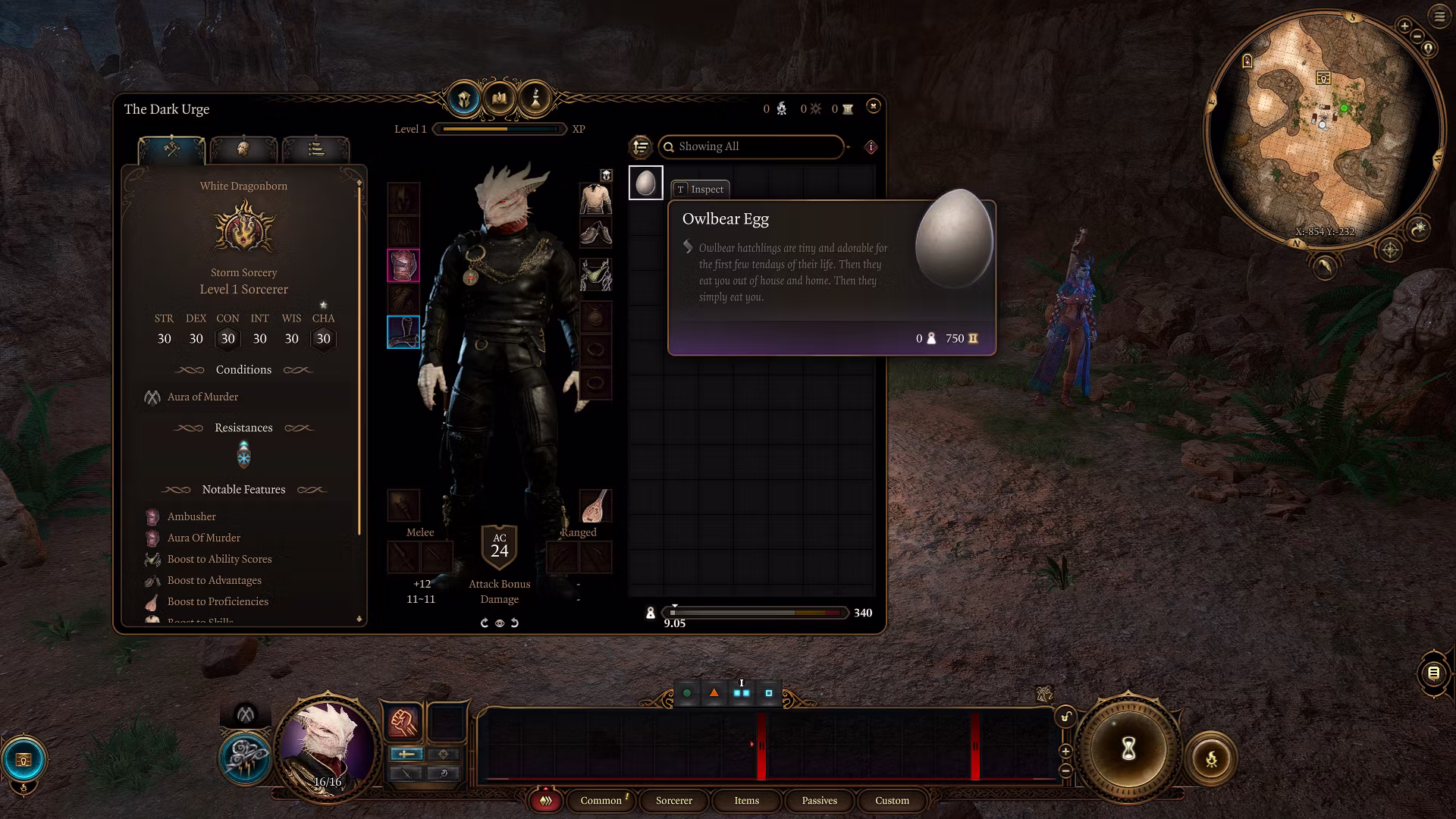Viewport: 1456px width, 819px height.
Task: Select the dragonborn character portrait
Action: click(327, 743)
